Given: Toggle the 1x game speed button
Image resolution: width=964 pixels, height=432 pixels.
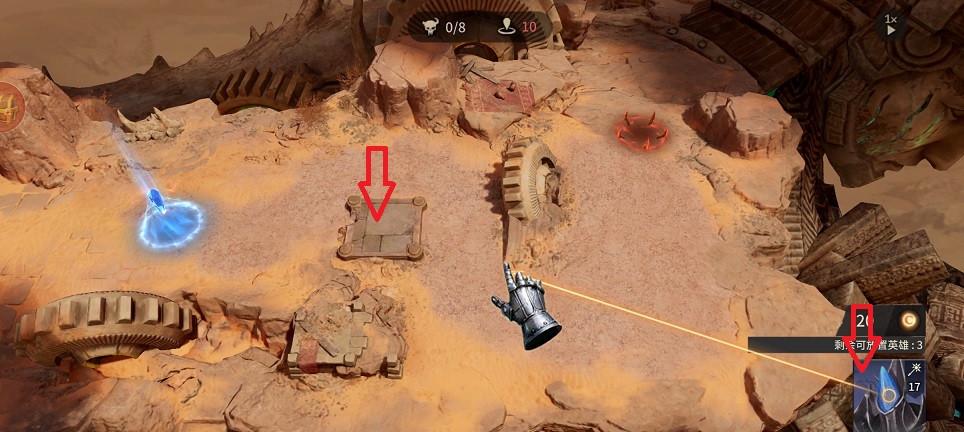Looking at the screenshot, I should click(890, 25).
